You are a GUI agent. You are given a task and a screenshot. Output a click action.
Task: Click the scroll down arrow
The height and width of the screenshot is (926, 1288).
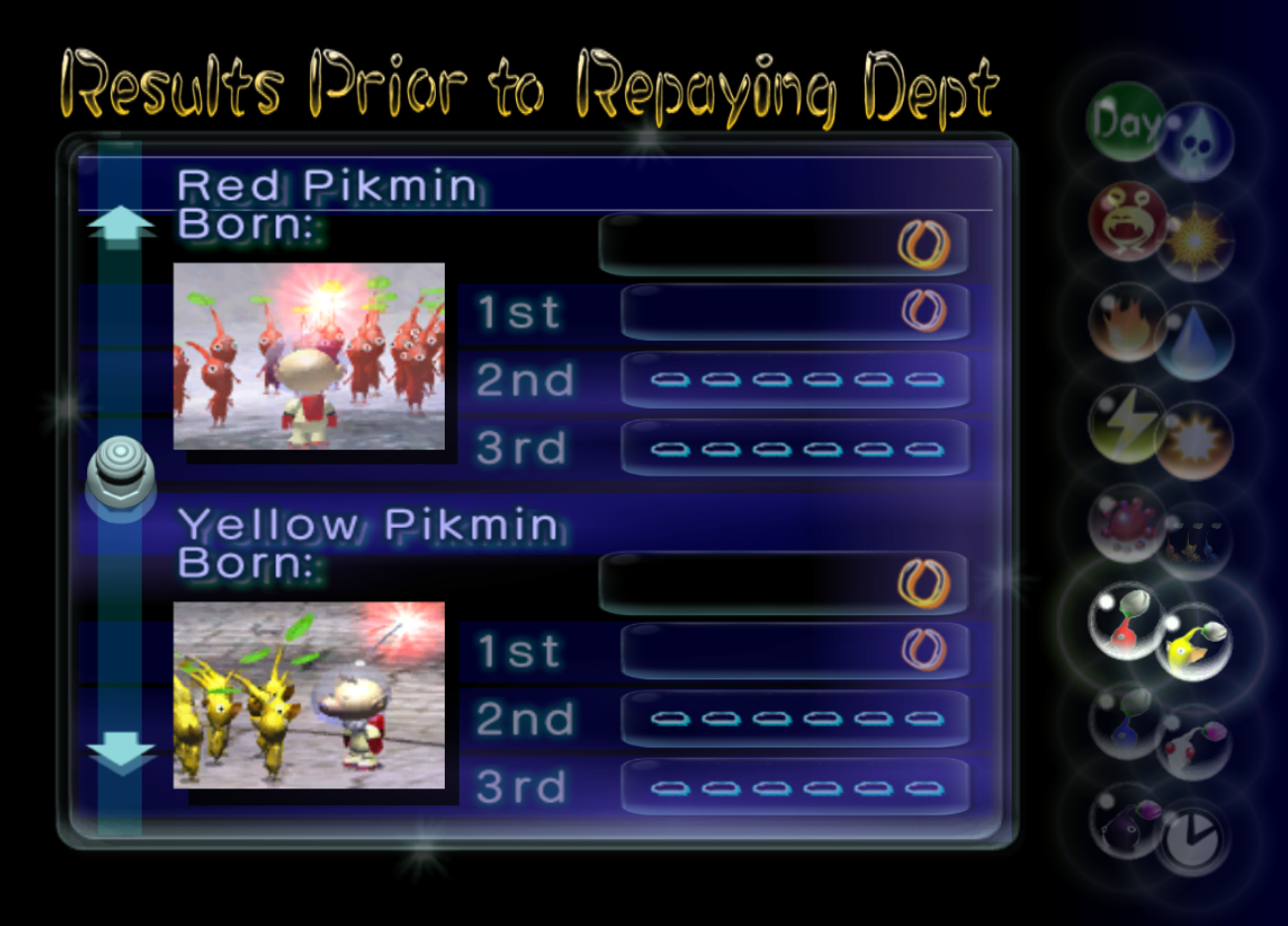[121, 757]
